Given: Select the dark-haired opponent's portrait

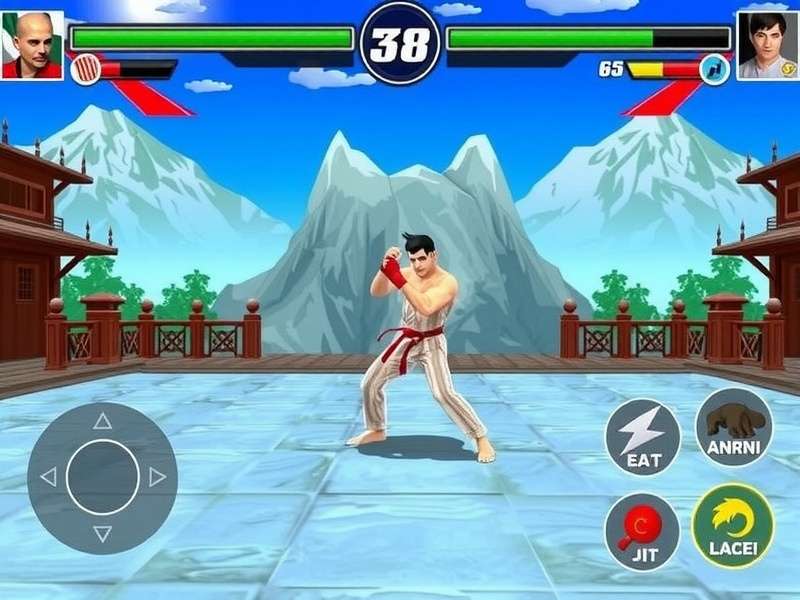Looking at the screenshot, I should (x=767, y=45).
